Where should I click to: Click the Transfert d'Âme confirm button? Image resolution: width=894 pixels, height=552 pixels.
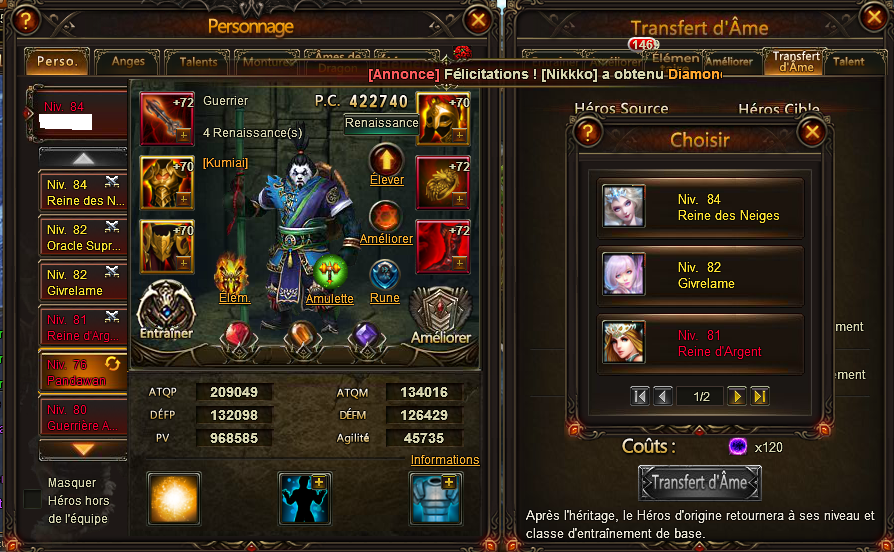(699, 483)
